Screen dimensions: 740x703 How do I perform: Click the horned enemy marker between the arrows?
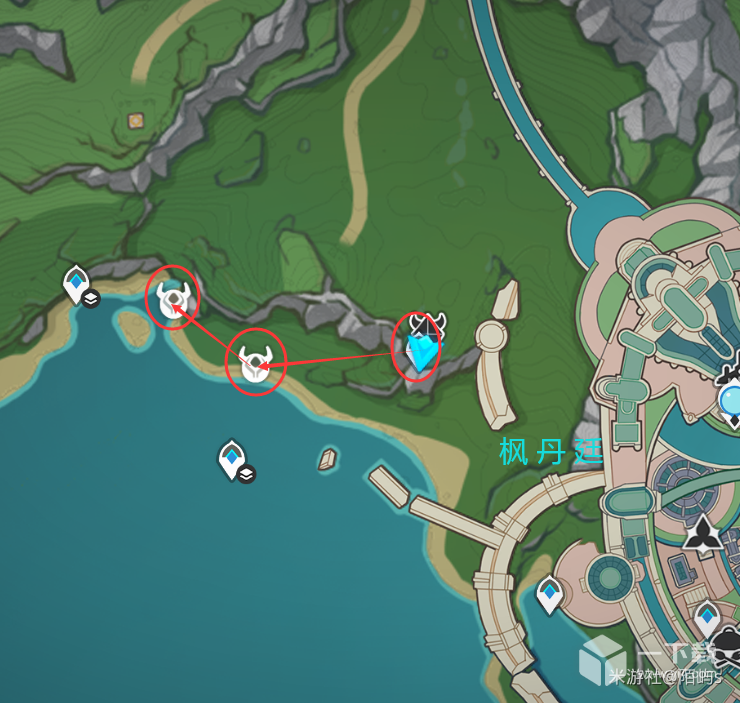[256, 364]
